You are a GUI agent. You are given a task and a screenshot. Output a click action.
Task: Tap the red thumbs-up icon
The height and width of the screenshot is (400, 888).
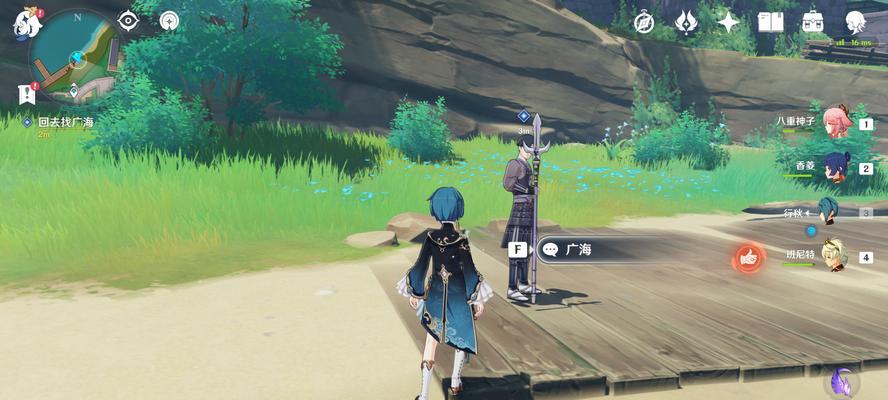747,259
